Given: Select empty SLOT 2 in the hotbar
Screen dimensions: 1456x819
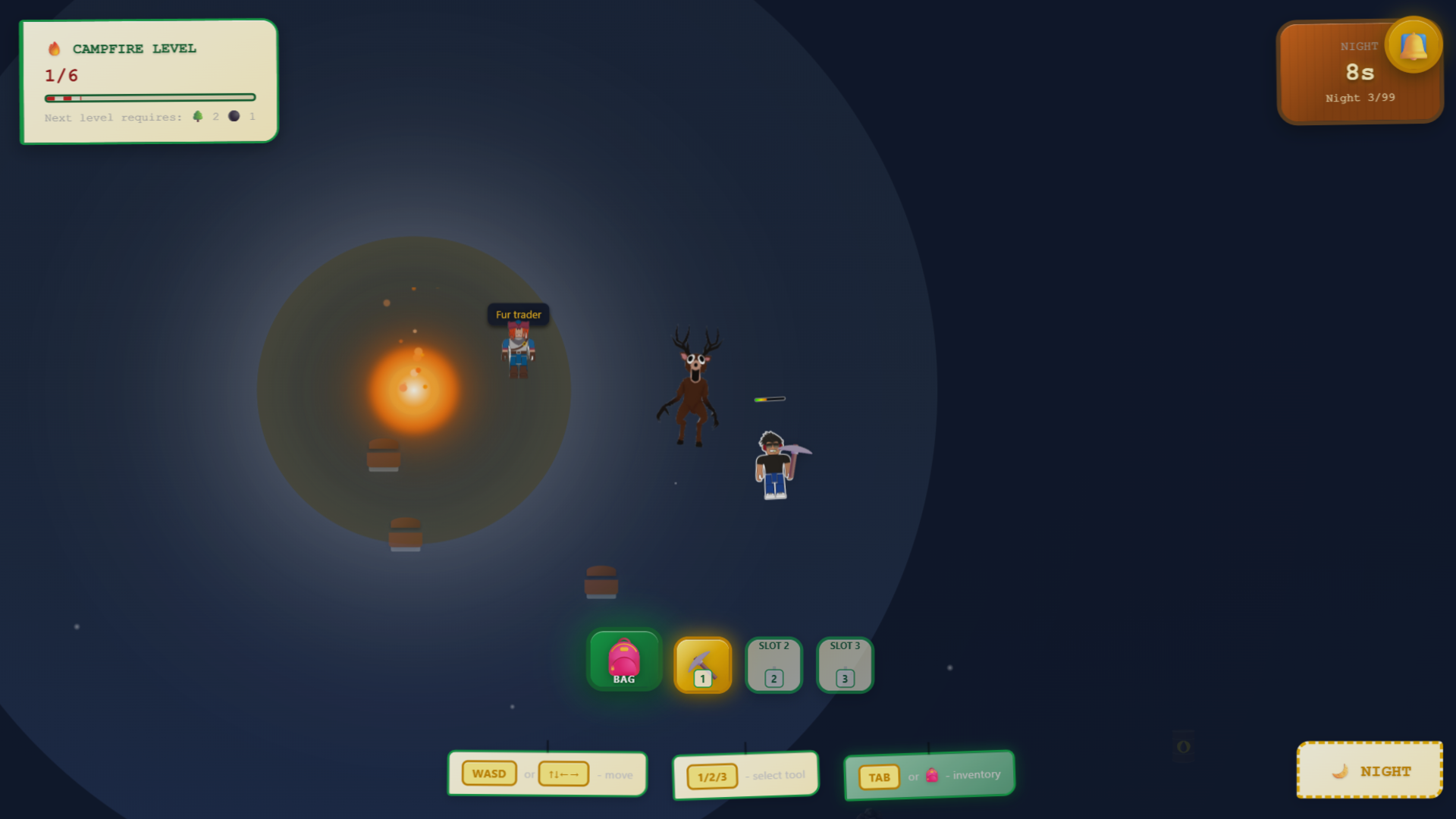Looking at the screenshot, I should point(773,665).
